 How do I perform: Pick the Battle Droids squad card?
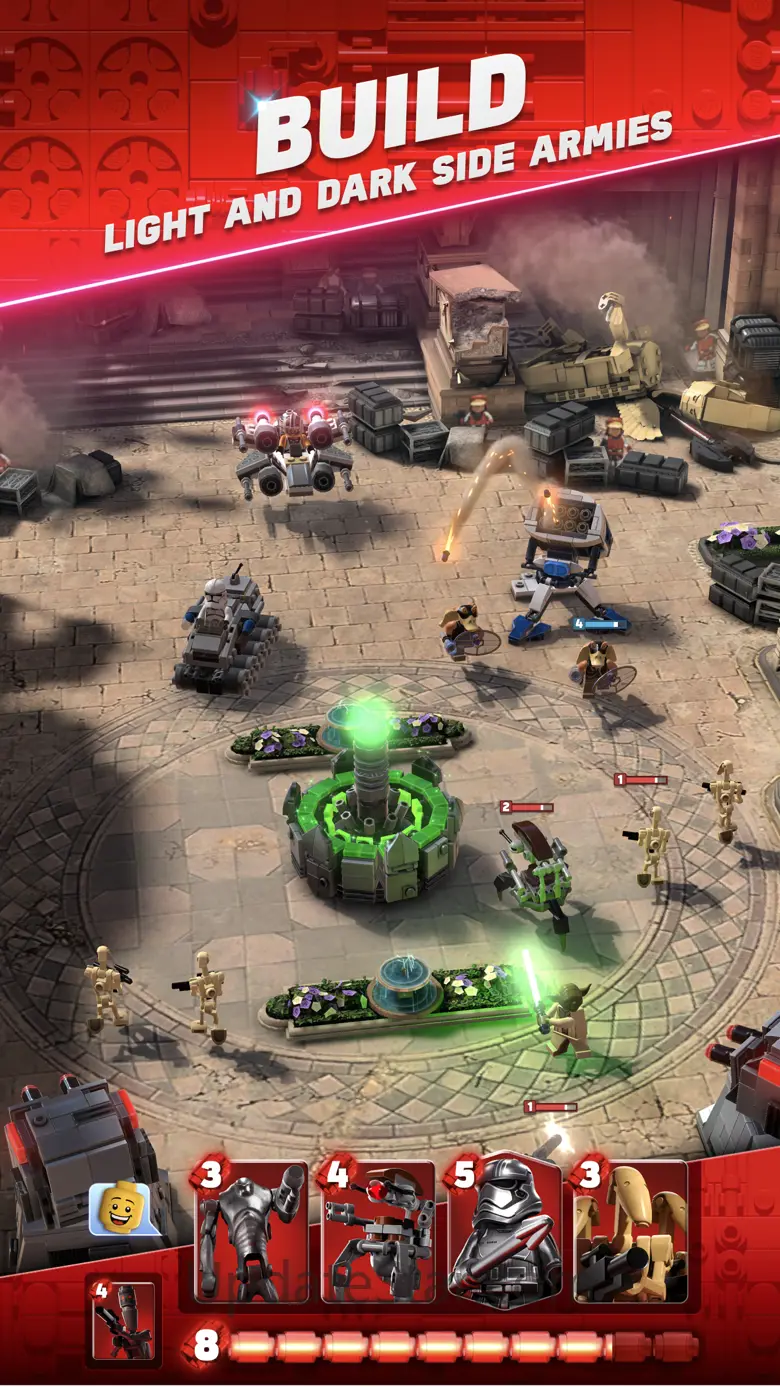pyautogui.click(x=630, y=1232)
